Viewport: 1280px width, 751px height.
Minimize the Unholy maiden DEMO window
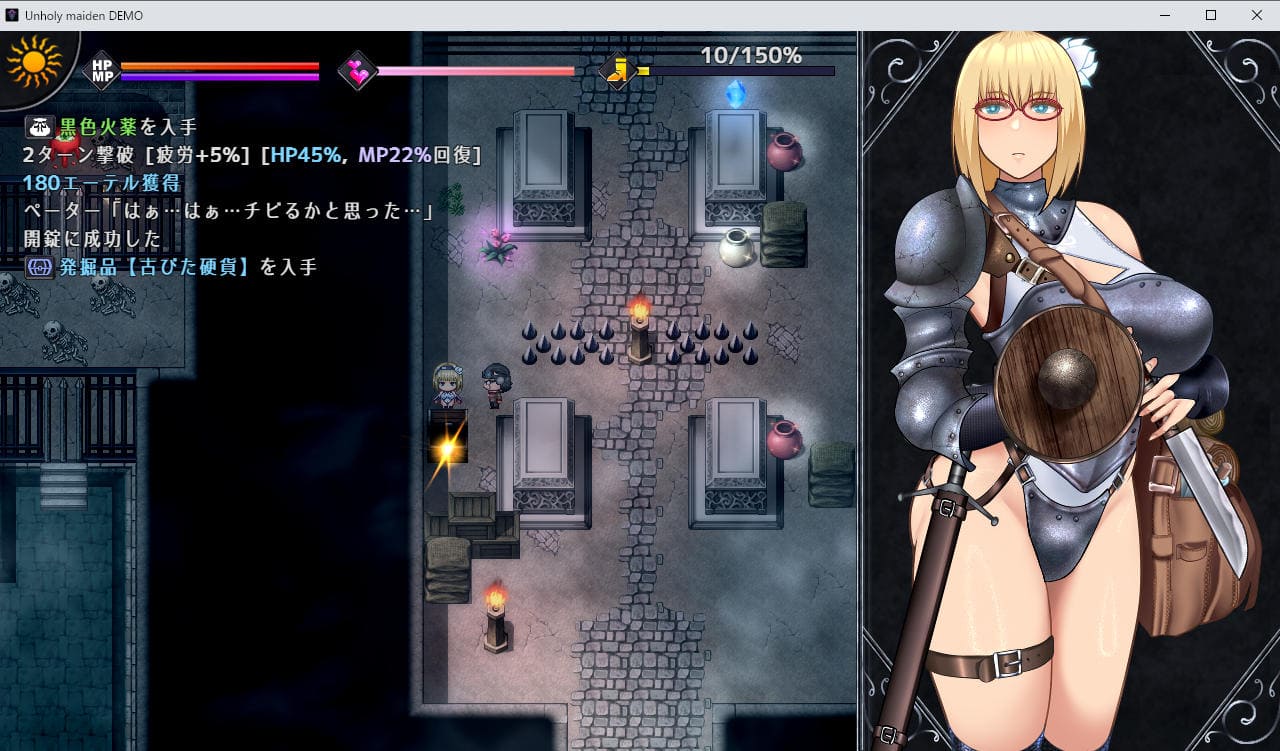click(x=1165, y=15)
